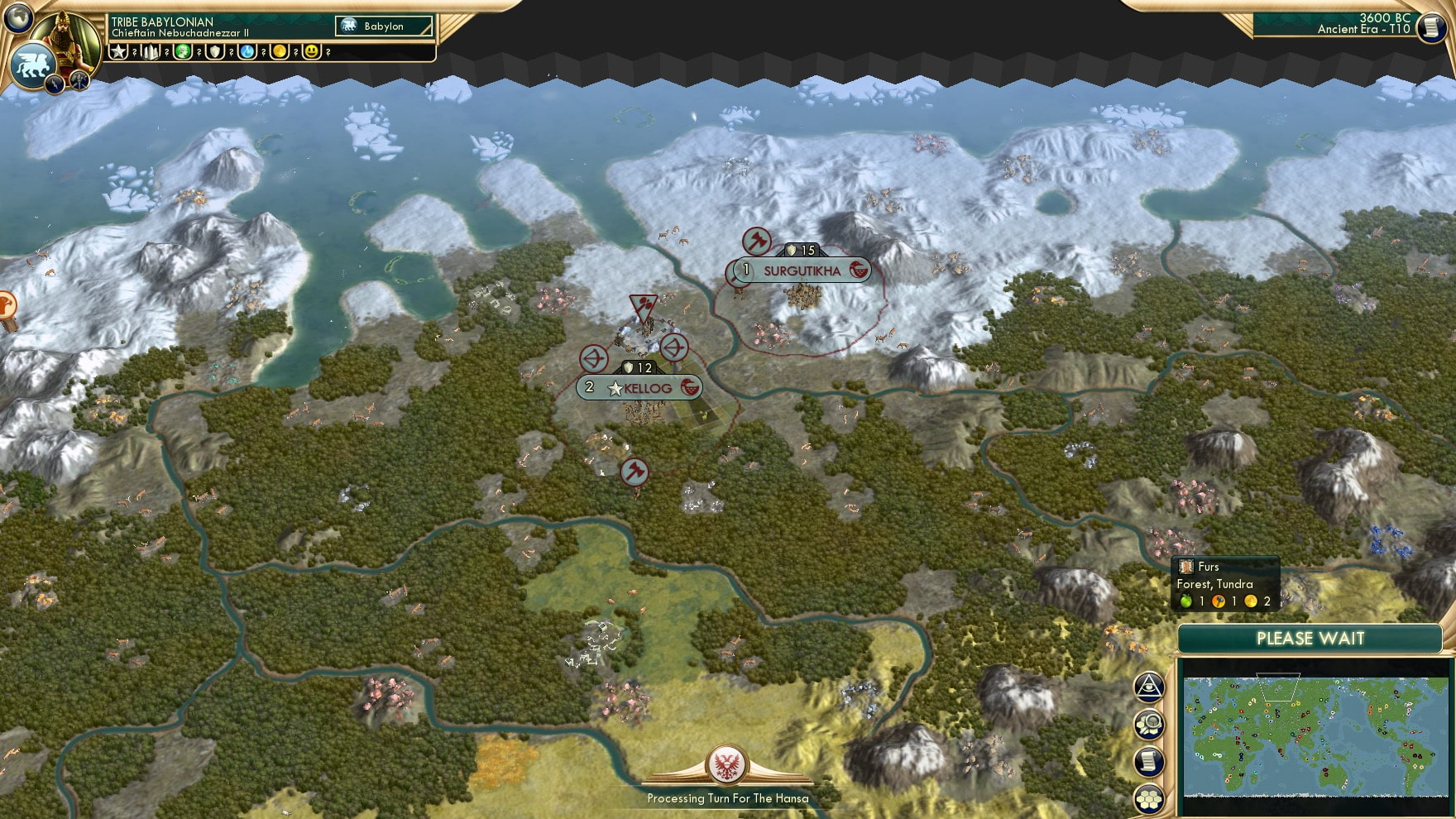Viewport: 1456px width, 819px height.
Task: Click the globe icon in top-left corner
Action: click(17, 17)
